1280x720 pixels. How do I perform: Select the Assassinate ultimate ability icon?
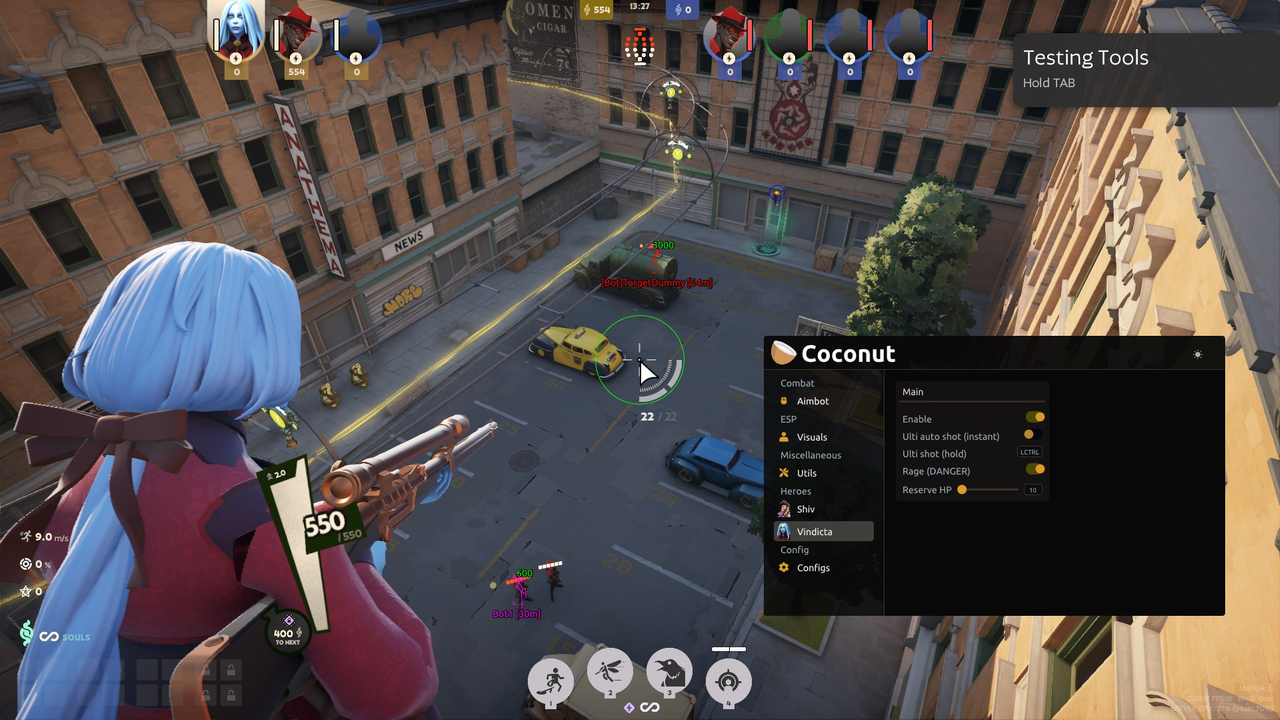728,680
